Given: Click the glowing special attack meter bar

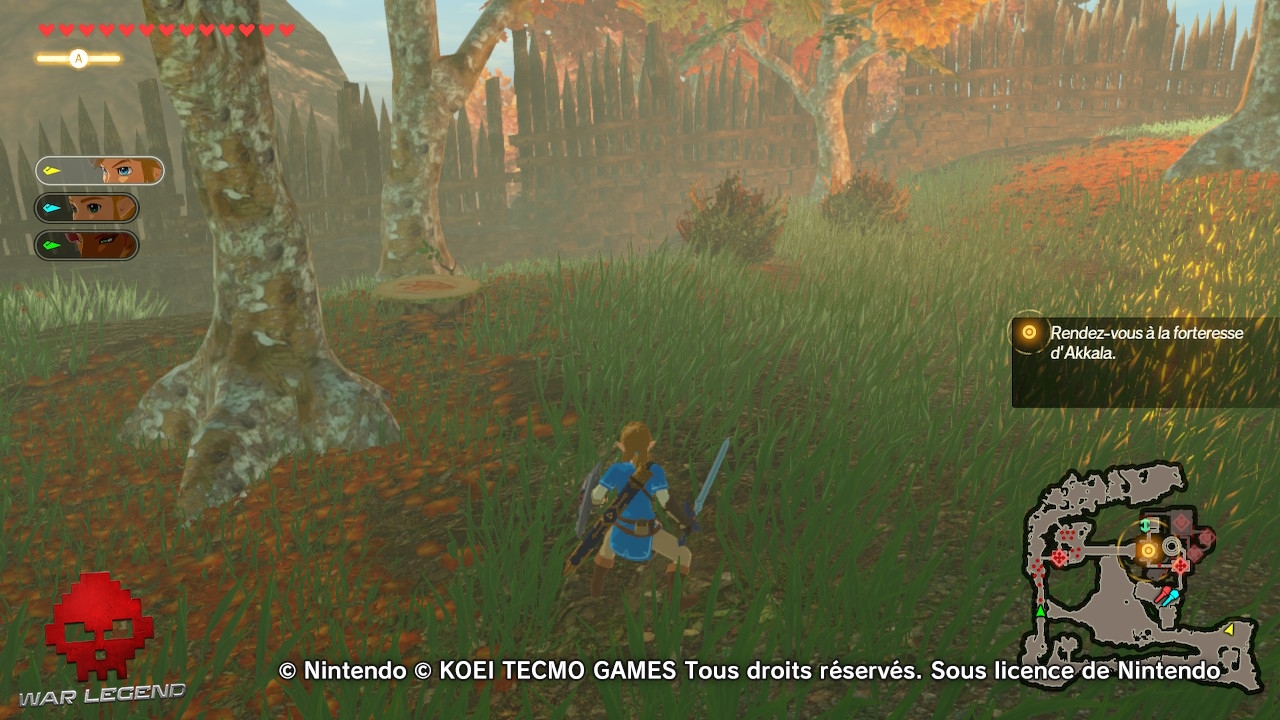Looking at the screenshot, I should pyautogui.click(x=78, y=58).
